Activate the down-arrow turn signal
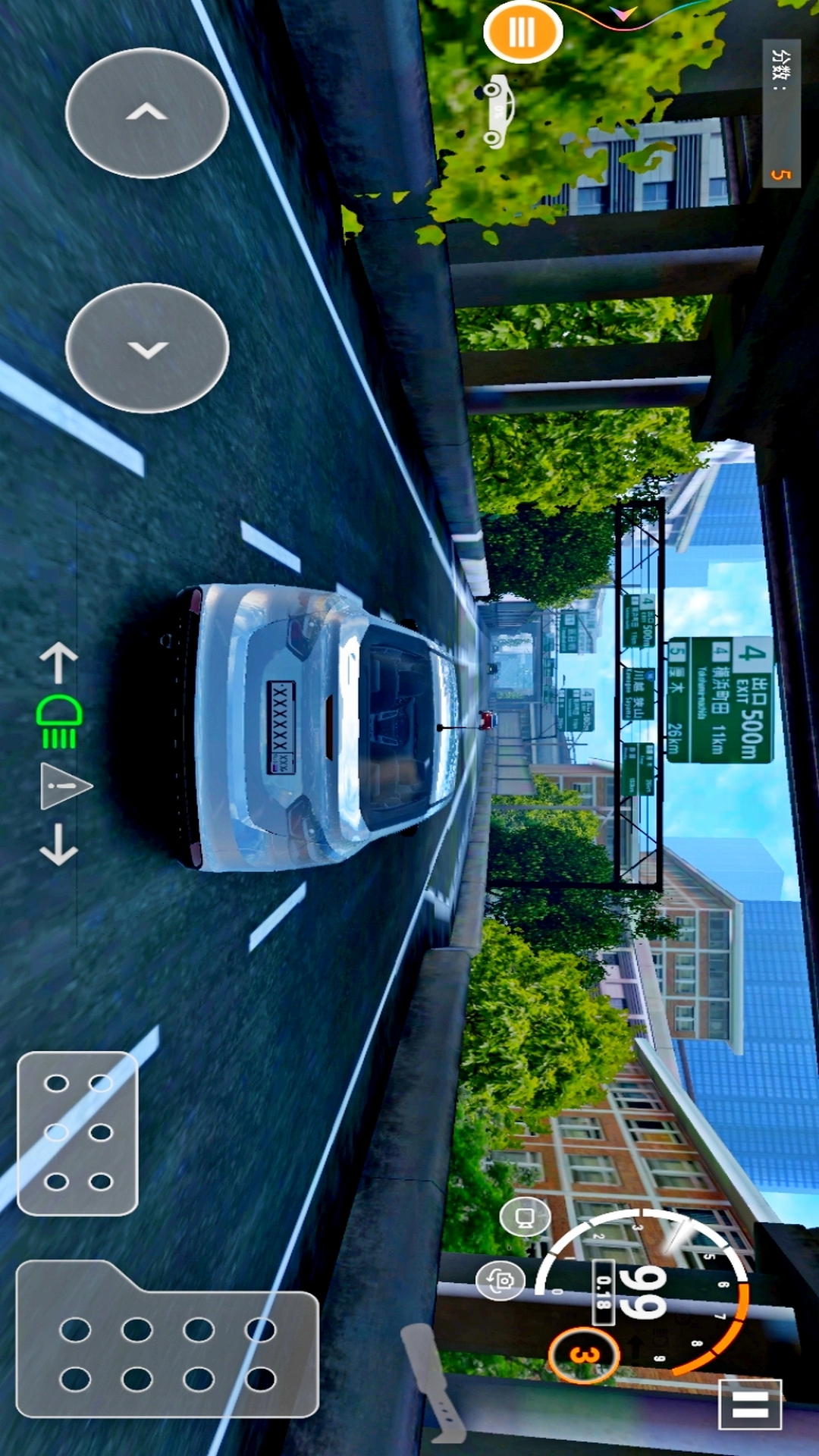 [x=58, y=844]
